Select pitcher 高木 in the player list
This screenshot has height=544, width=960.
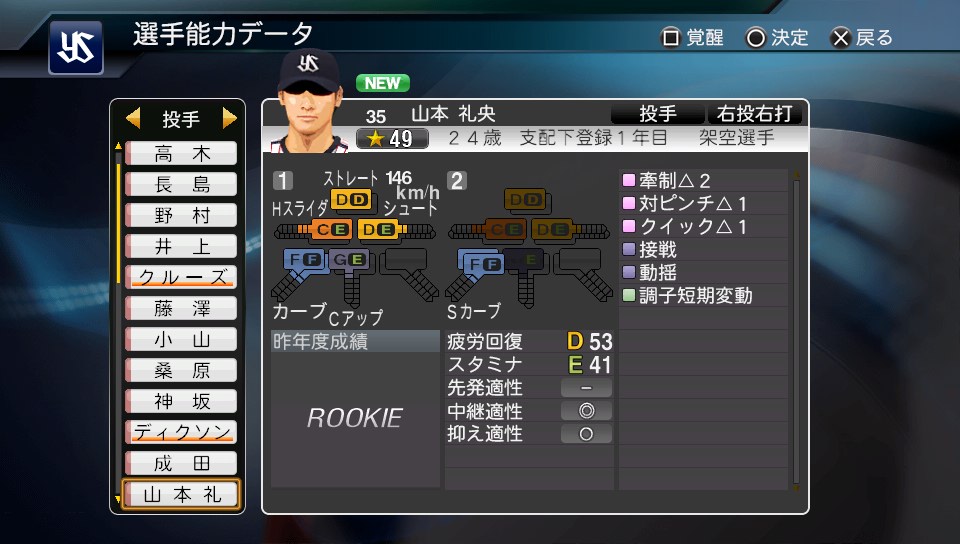pyautogui.click(x=181, y=154)
